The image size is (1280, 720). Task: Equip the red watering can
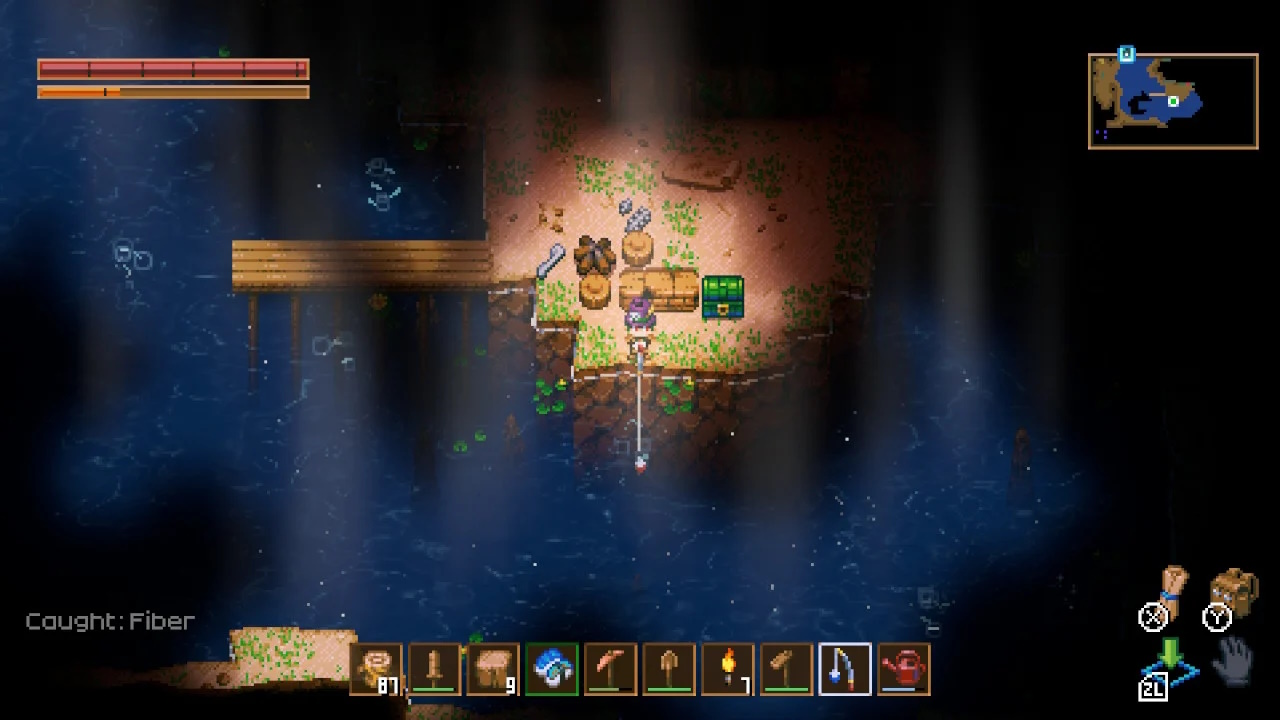click(x=904, y=669)
